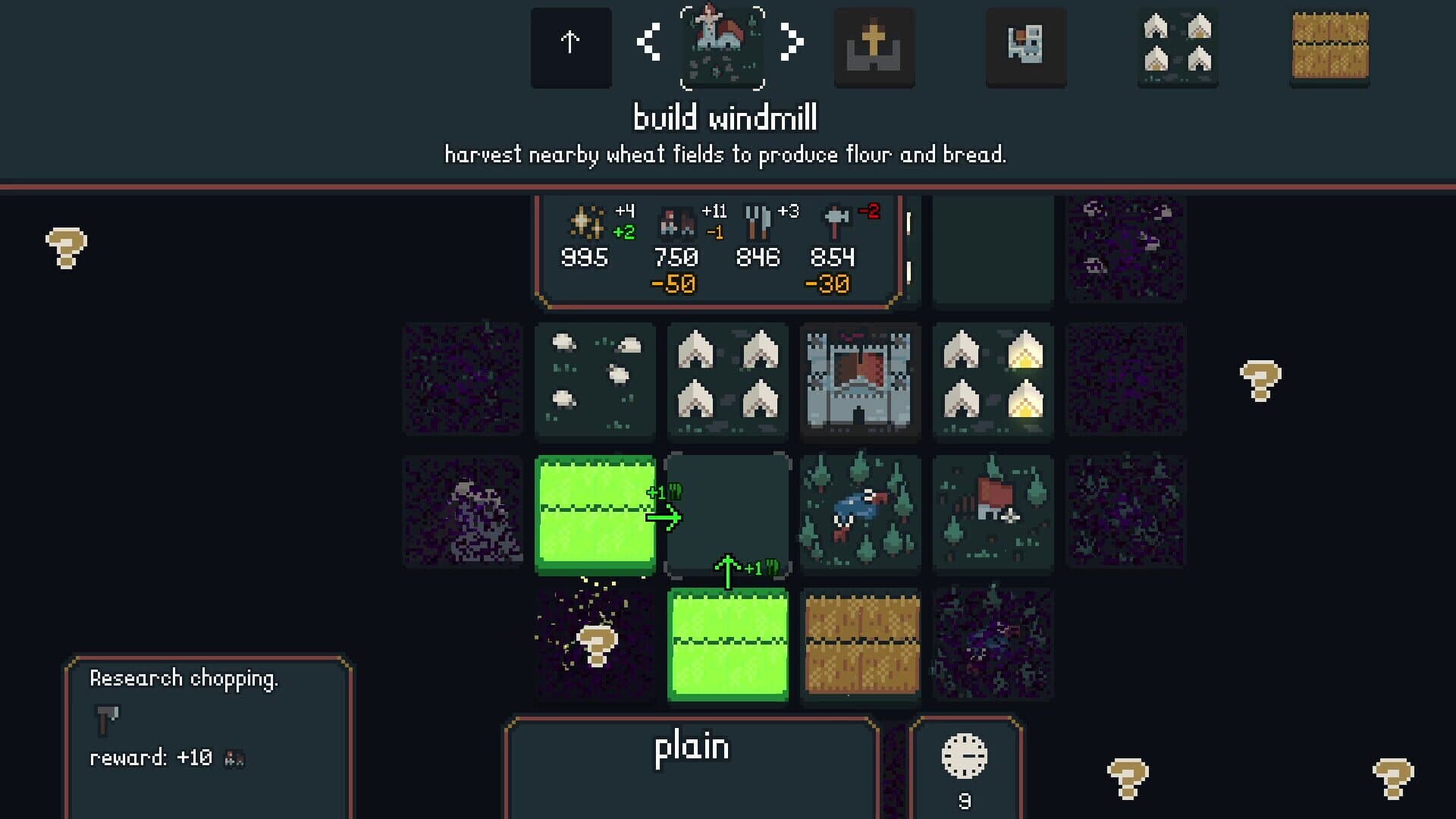Select the castle construction icon
Viewport: 1456px width, 819px height.
point(1025,47)
